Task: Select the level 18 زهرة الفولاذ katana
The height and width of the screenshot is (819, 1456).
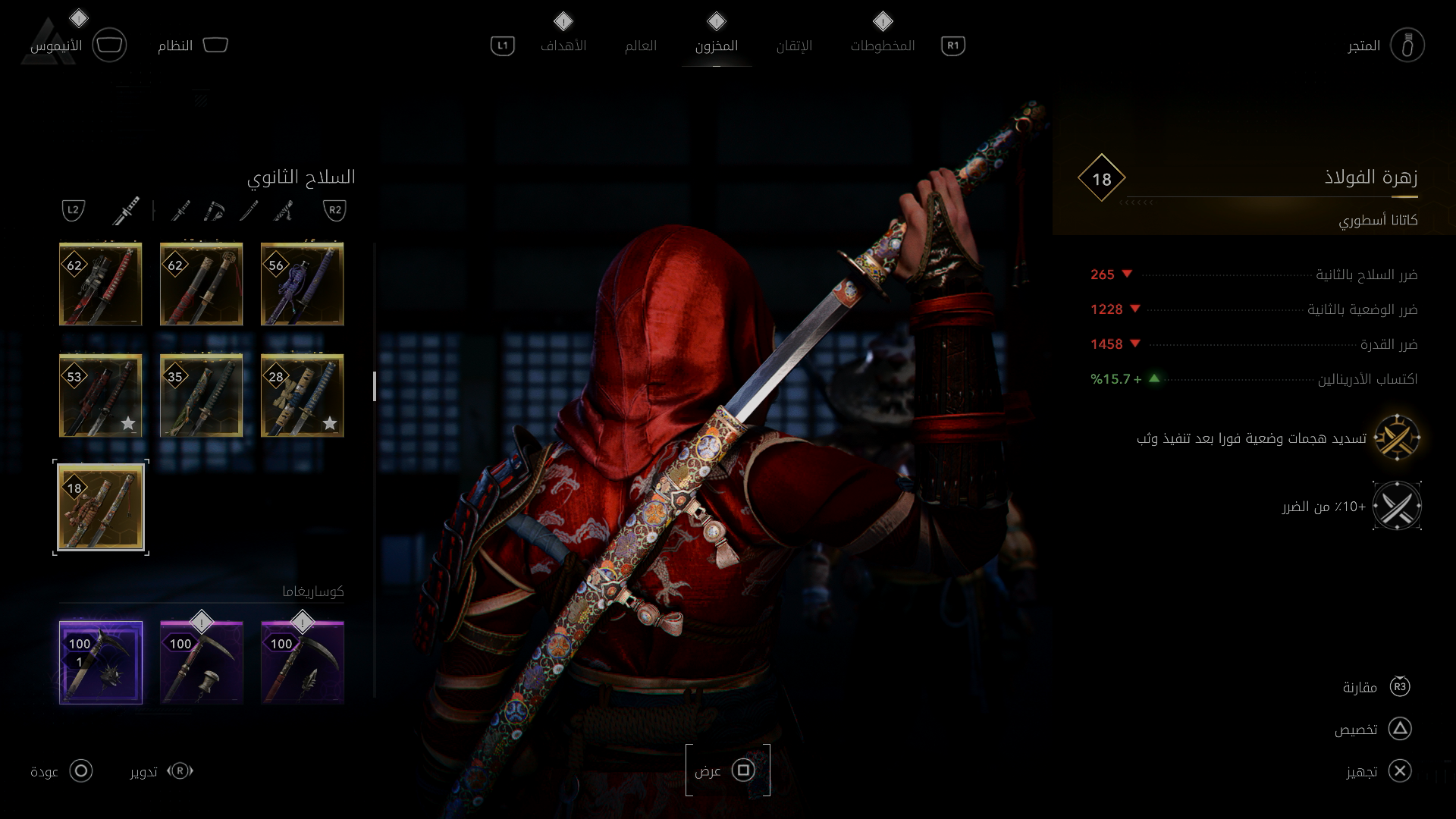Action: (x=101, y=507)
